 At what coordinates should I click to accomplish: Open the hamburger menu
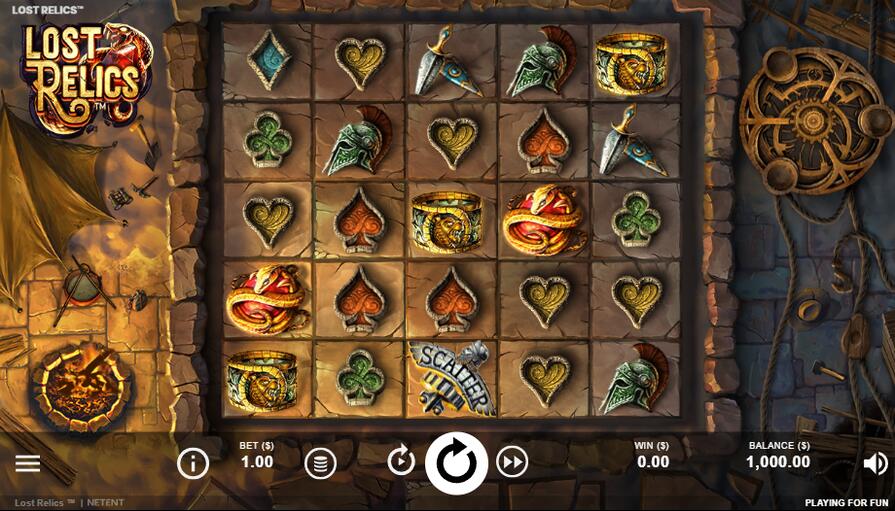(28, 463)
